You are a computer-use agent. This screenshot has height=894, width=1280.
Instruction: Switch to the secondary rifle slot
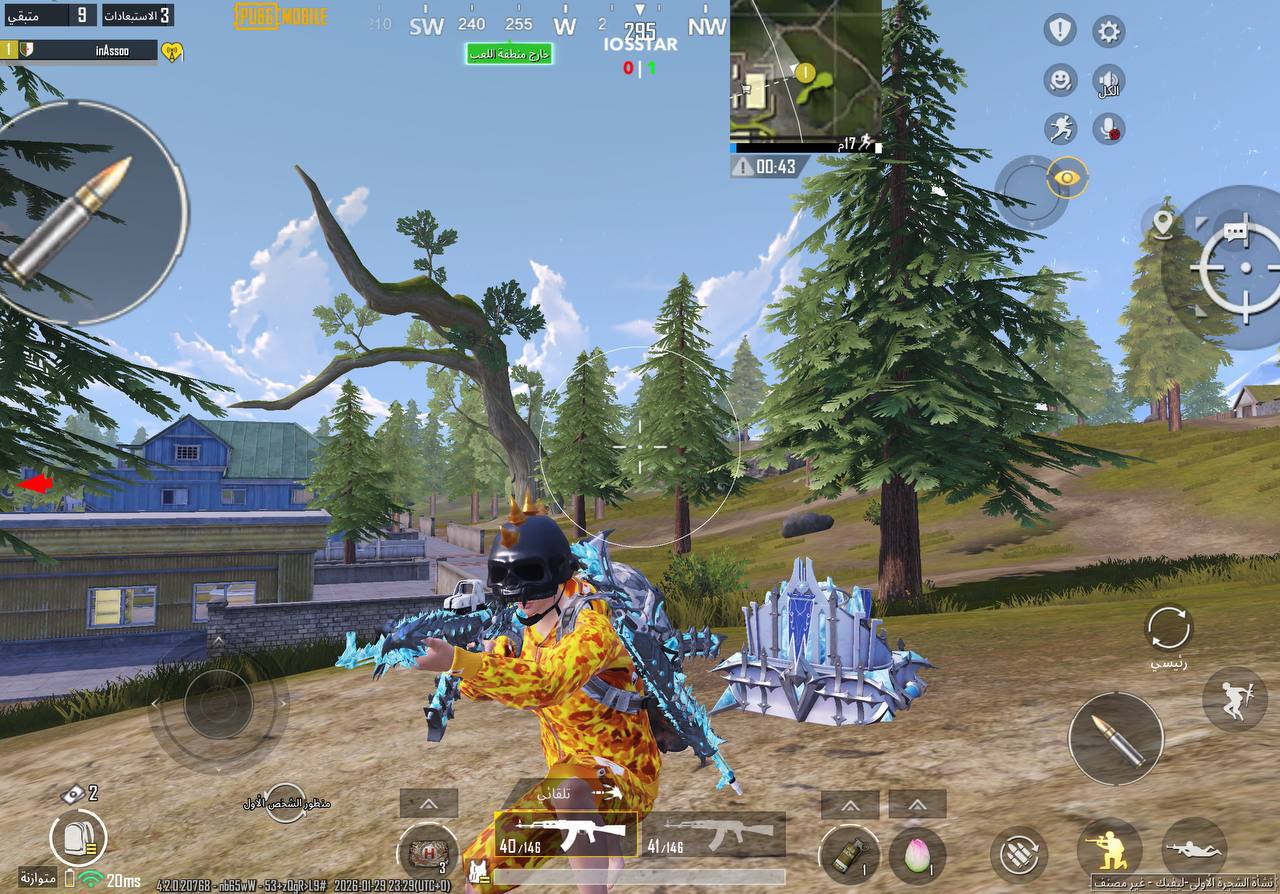(x=714, y=834)
